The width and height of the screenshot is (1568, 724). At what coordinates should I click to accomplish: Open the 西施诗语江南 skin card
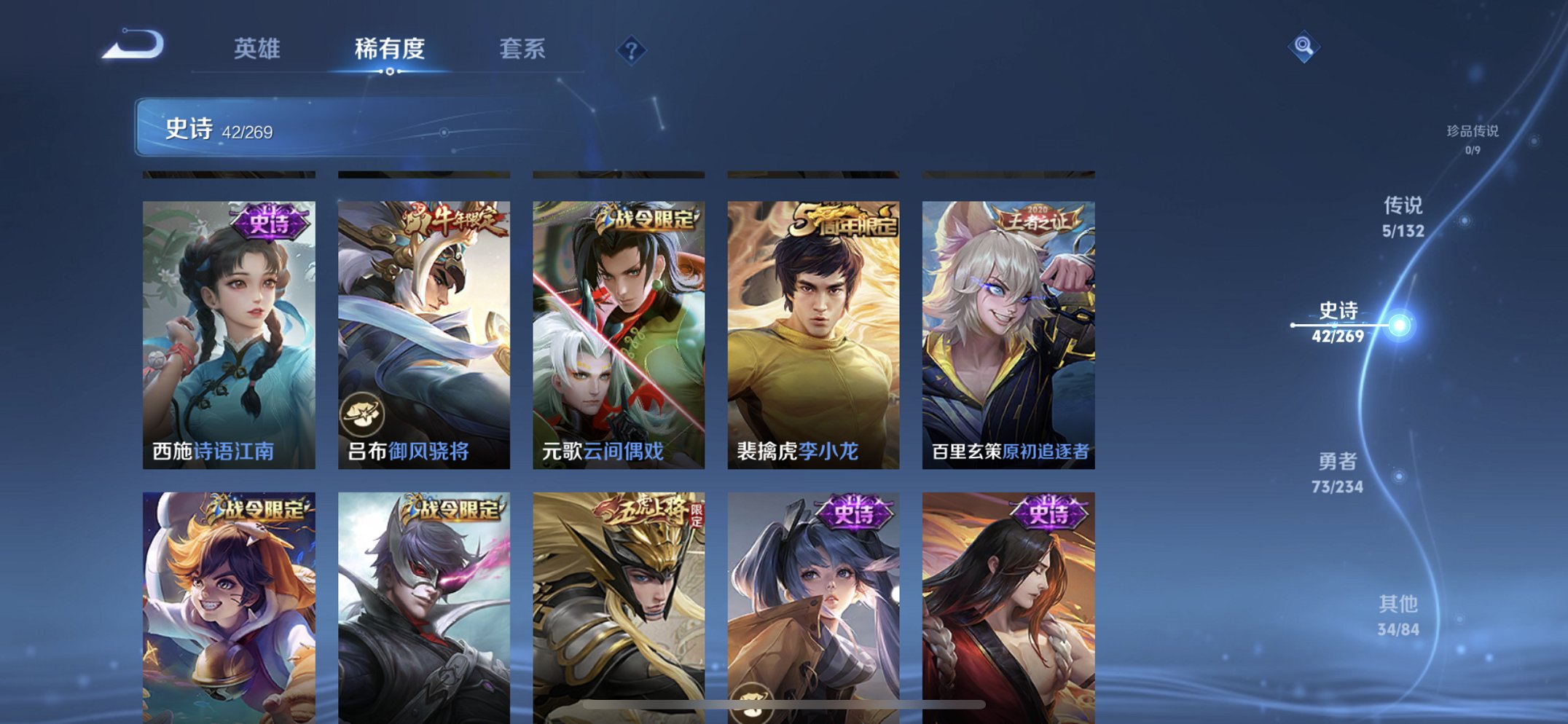(226, 335)
